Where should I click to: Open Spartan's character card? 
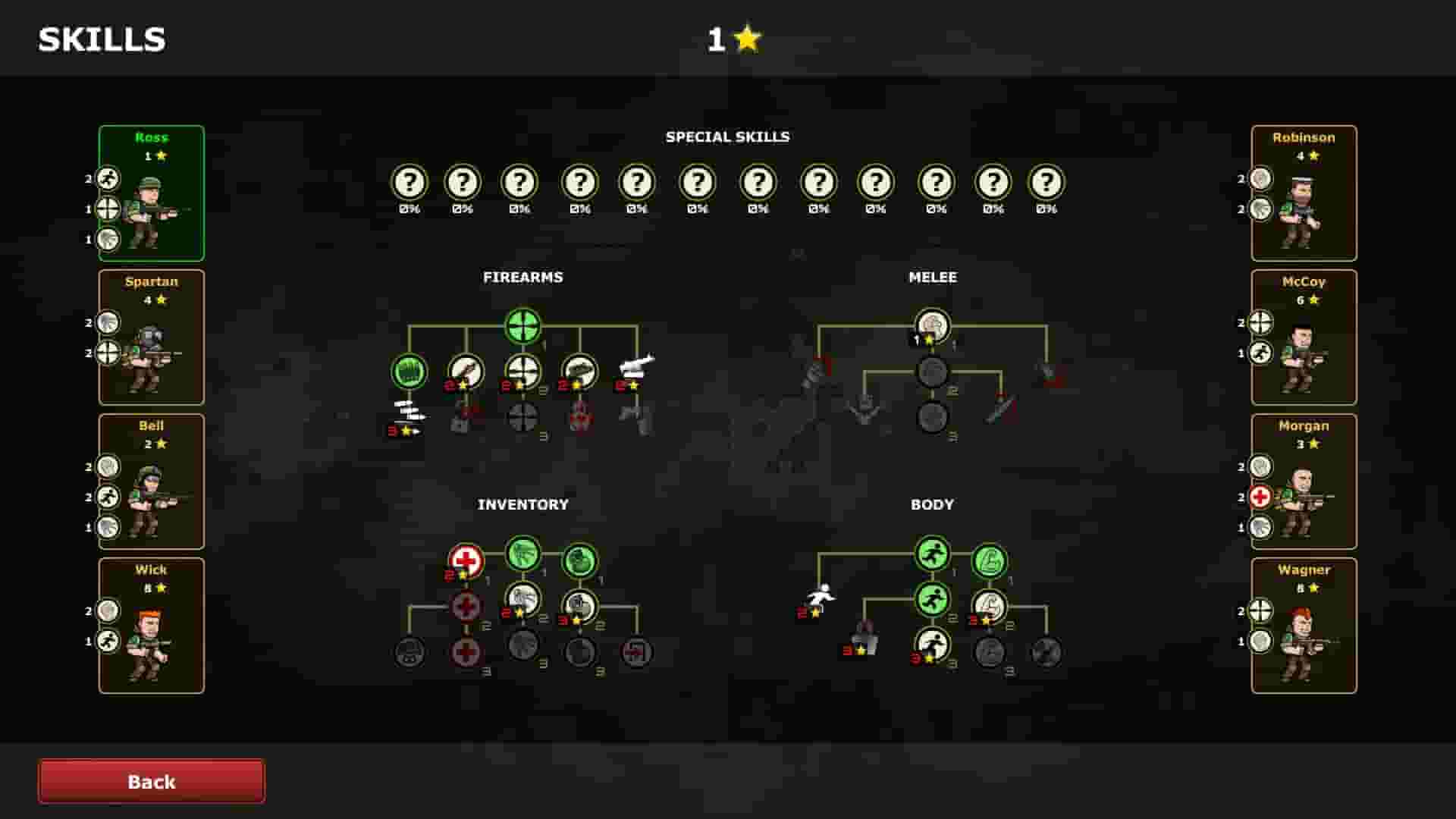click(x=151, y=336)
